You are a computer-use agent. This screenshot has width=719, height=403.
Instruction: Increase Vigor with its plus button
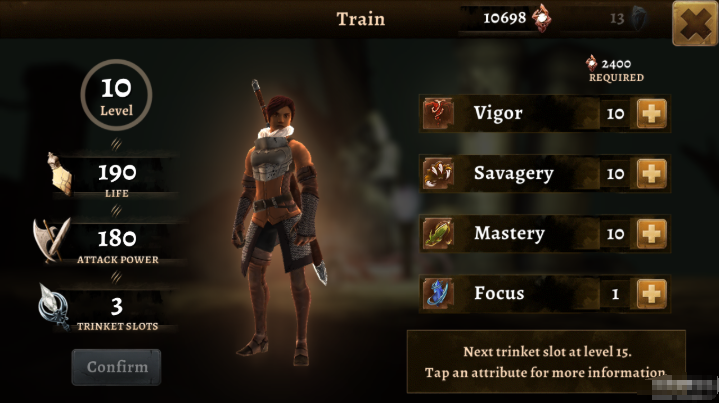[x=652, y=114]
